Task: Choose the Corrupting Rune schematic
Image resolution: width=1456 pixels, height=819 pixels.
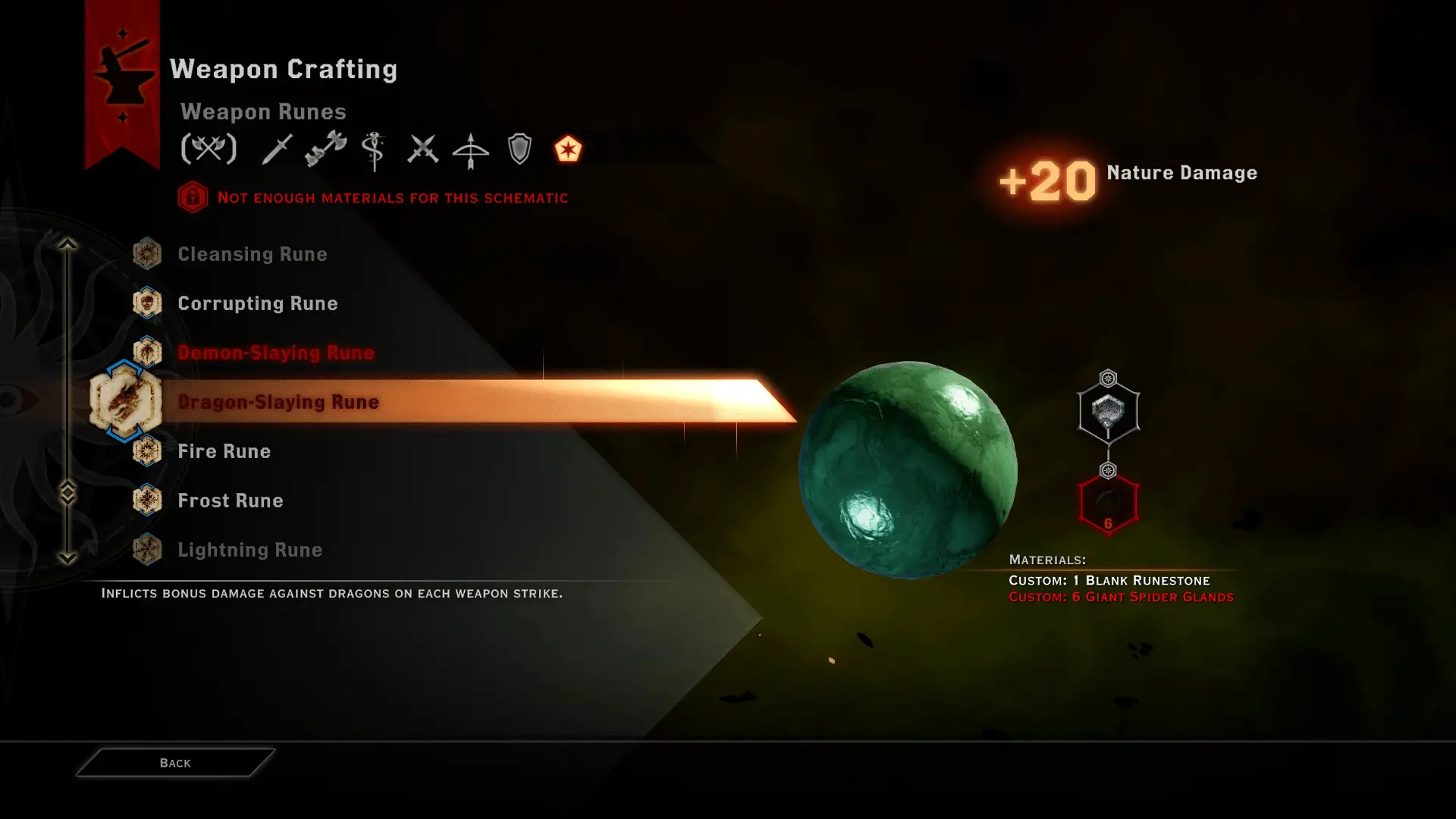Action: pos(257,303)
